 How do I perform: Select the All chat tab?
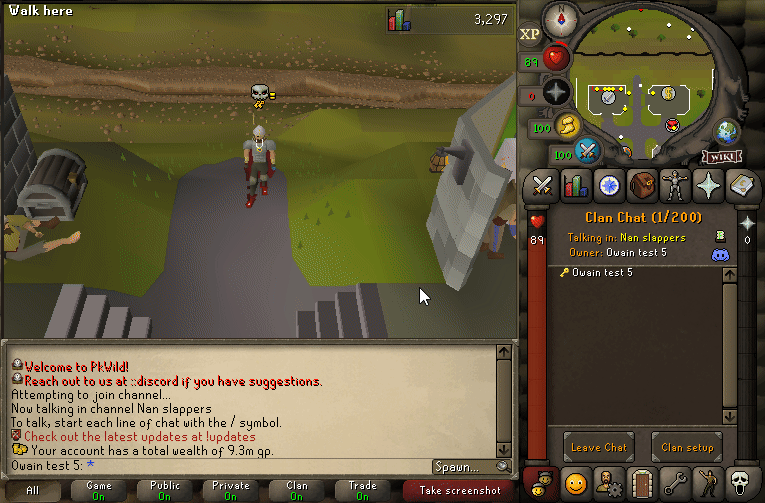[33, 490]
